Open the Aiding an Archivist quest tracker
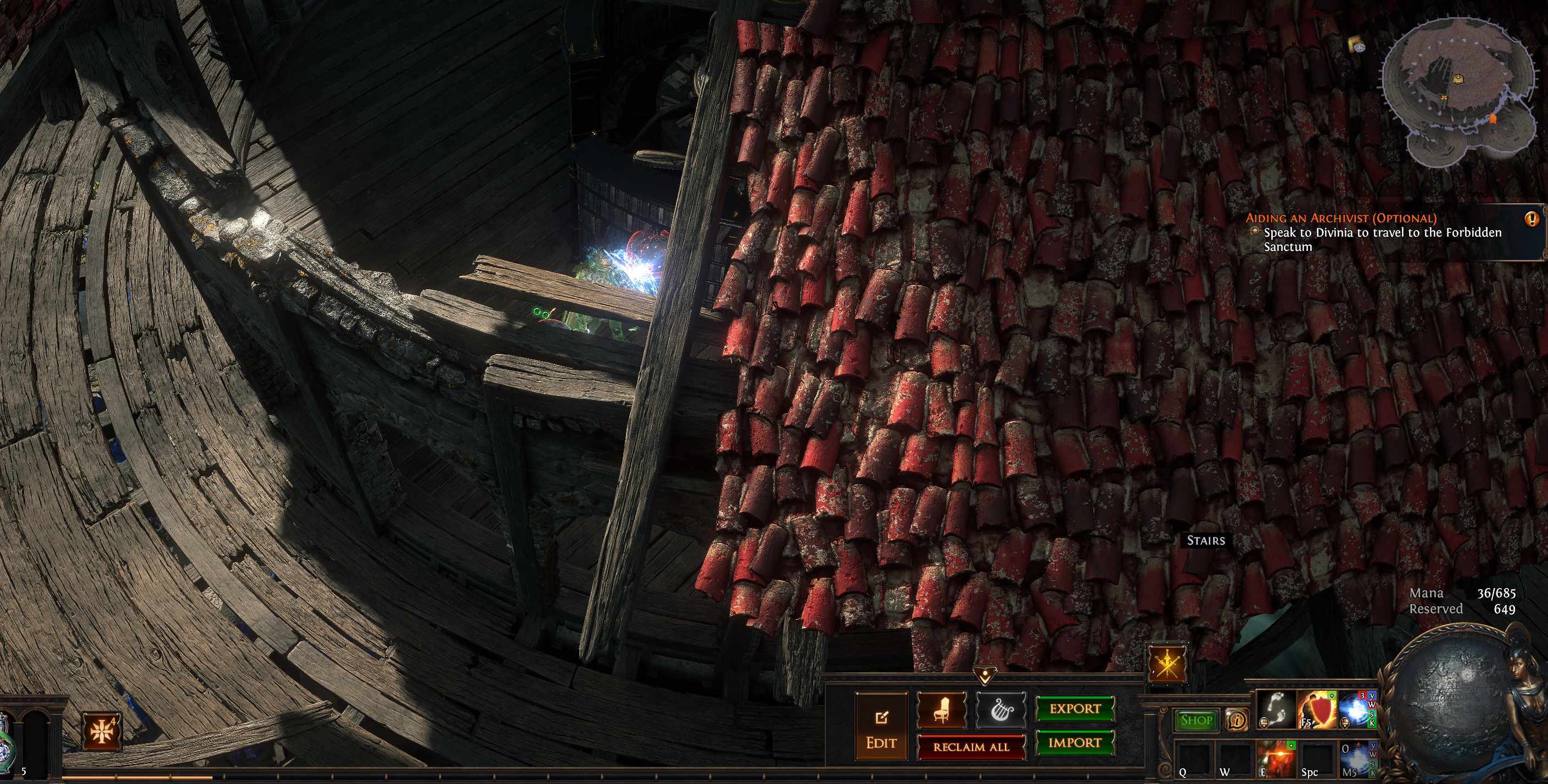The image size is (1548, 784). (1340, 218)
